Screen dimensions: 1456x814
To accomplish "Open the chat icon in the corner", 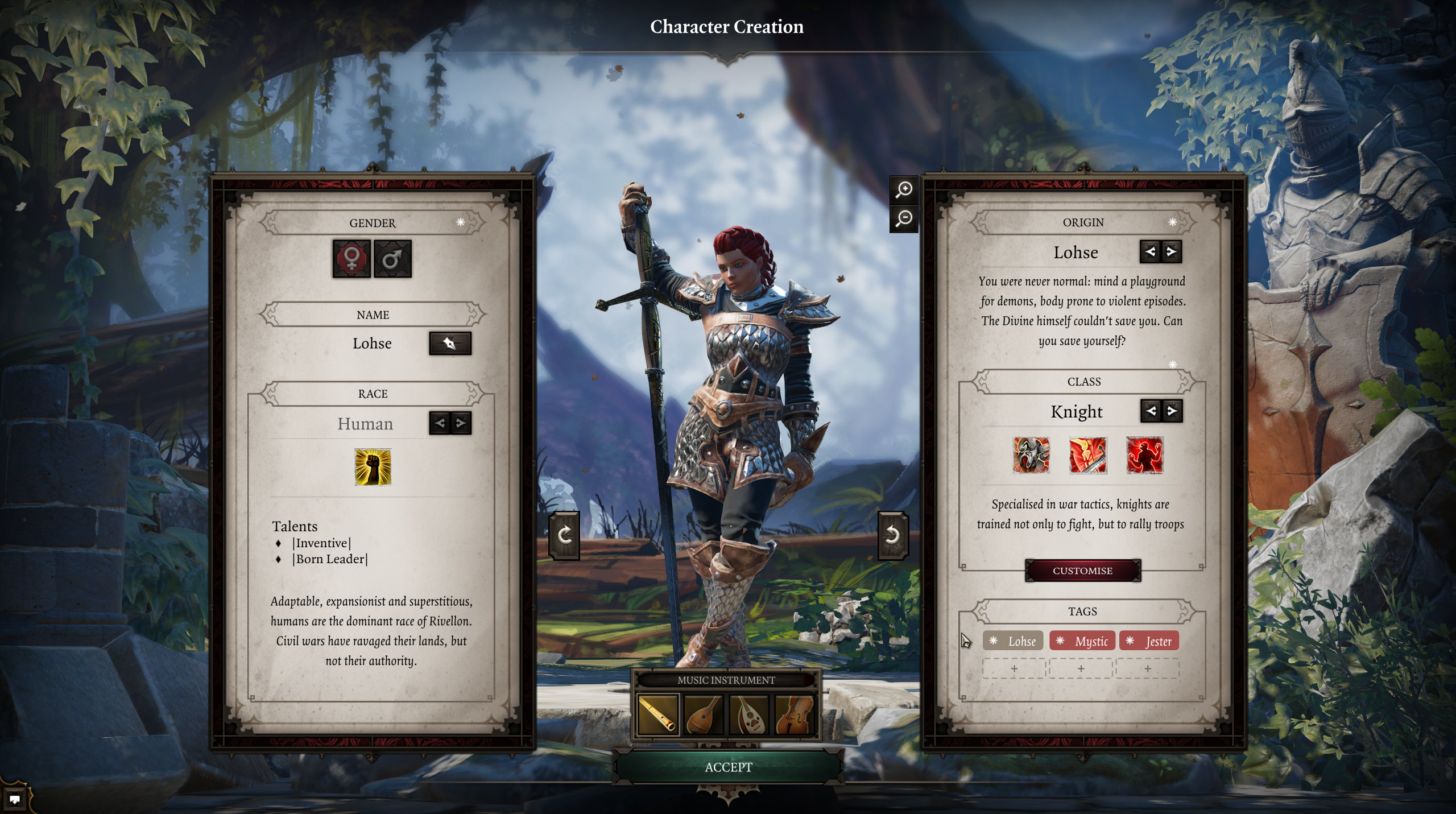I will pyautogui.click(x=15, y=799).
